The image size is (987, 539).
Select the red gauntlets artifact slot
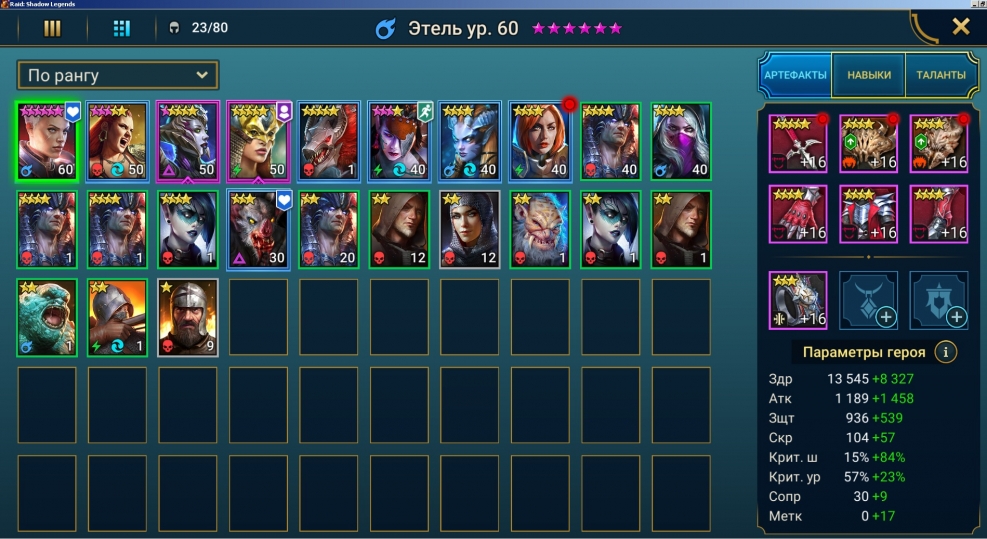tap(798, 215)
